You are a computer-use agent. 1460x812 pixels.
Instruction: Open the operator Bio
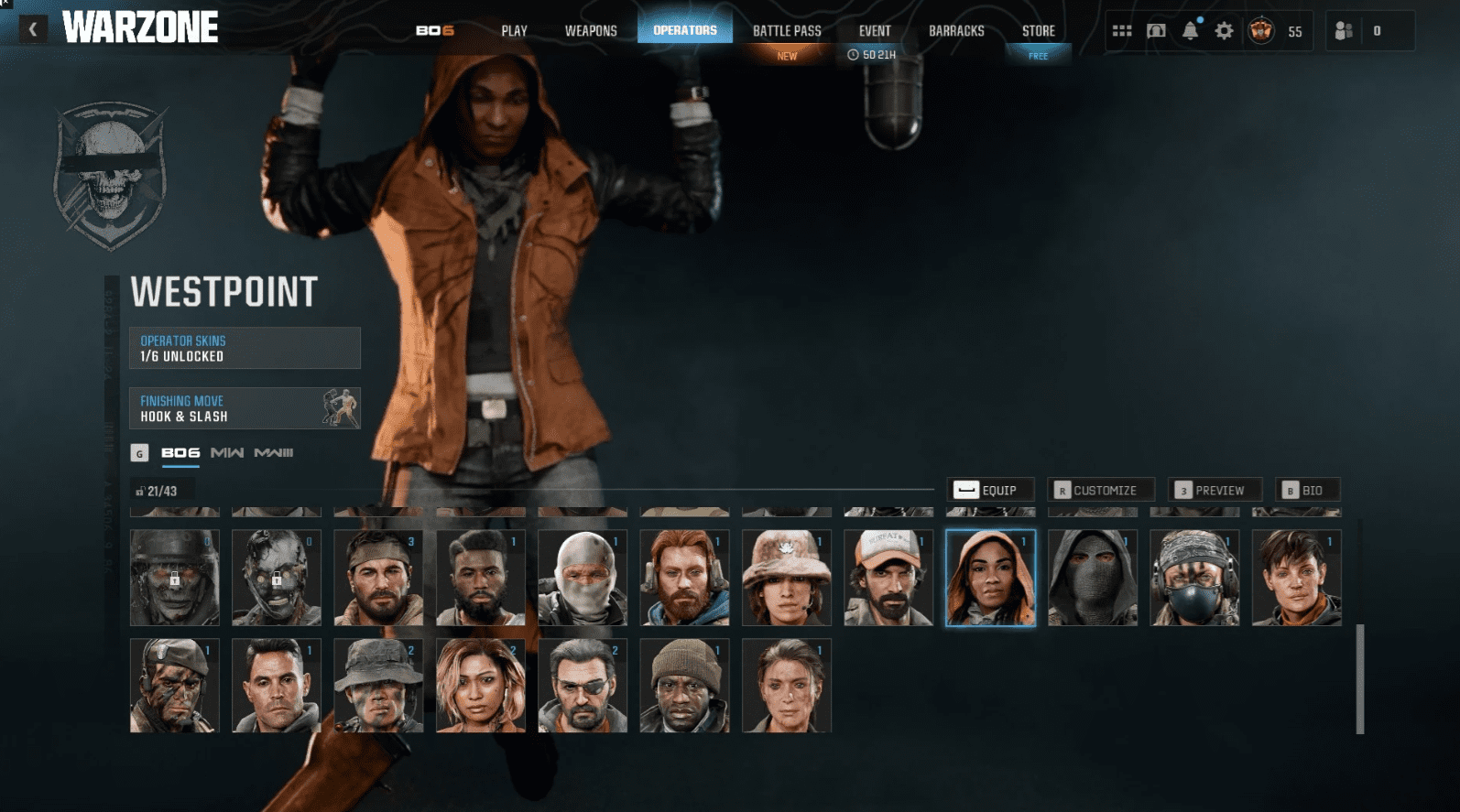point(1310,490)
